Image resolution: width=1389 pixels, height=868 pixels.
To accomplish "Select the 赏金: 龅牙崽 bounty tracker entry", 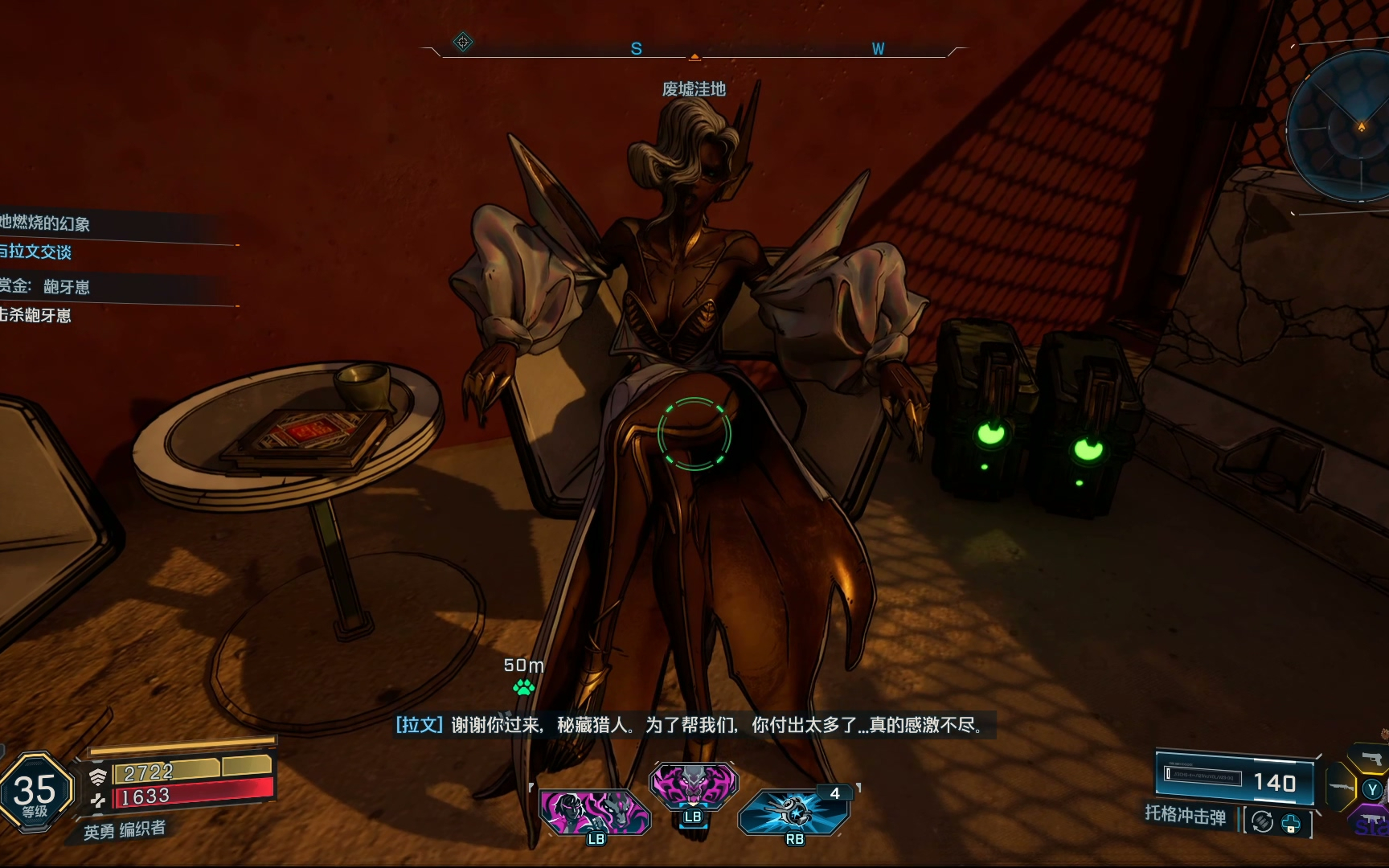I will (x=45, y=286).
